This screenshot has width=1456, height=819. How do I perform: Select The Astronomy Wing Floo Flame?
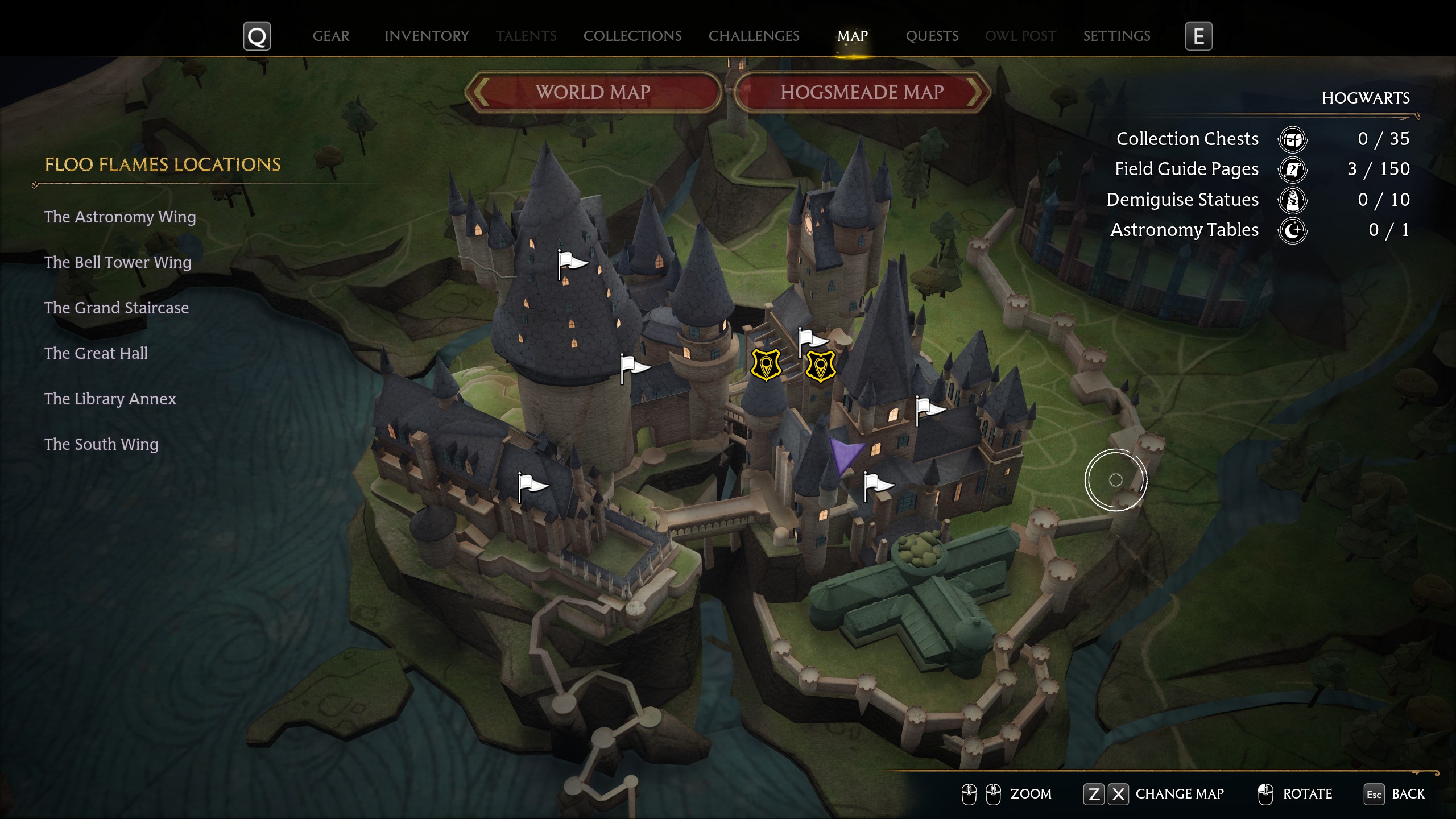tap(120, 217)
